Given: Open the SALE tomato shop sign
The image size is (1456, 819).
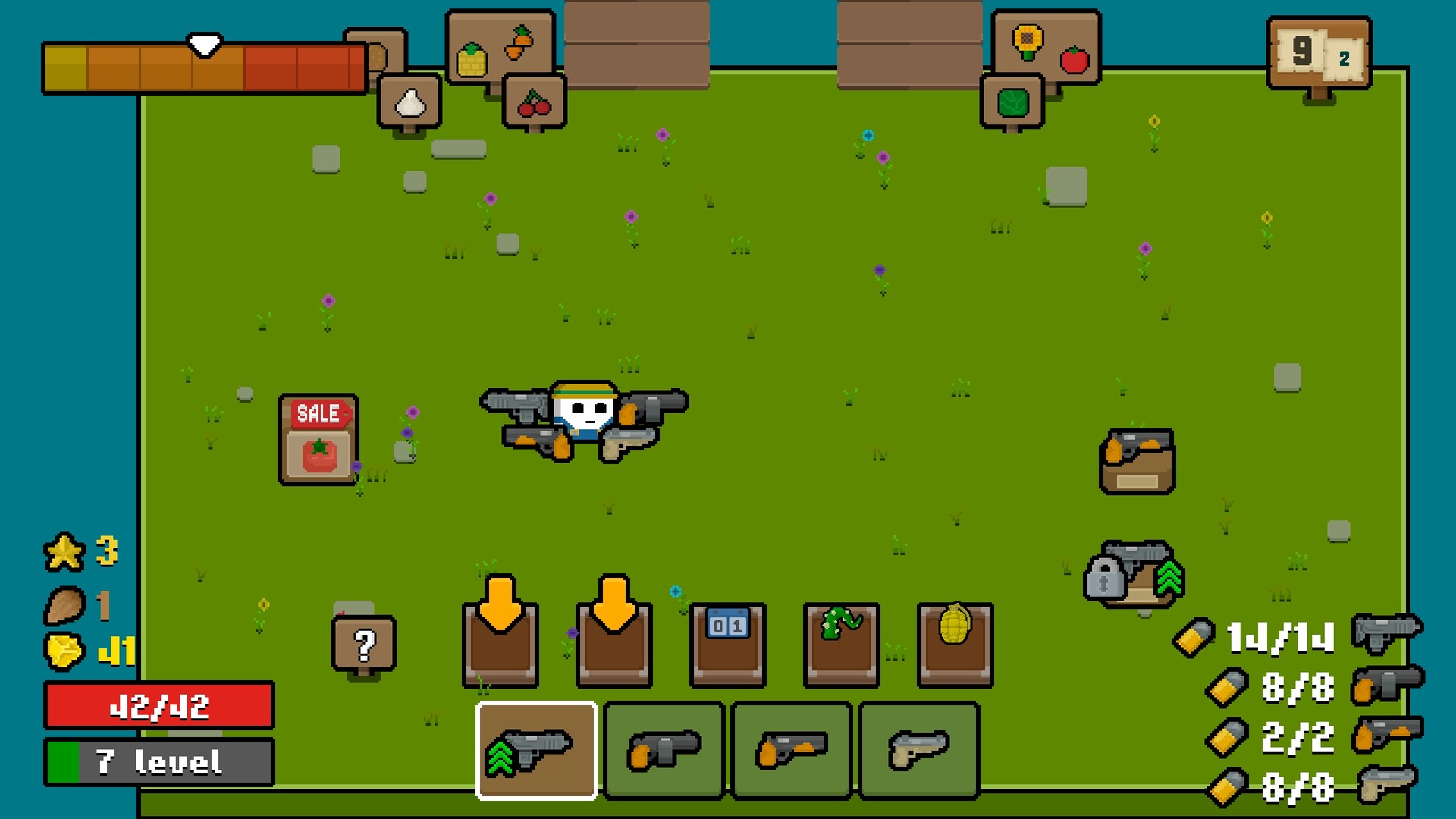Looking at the screenshot, I should [317, 440].
